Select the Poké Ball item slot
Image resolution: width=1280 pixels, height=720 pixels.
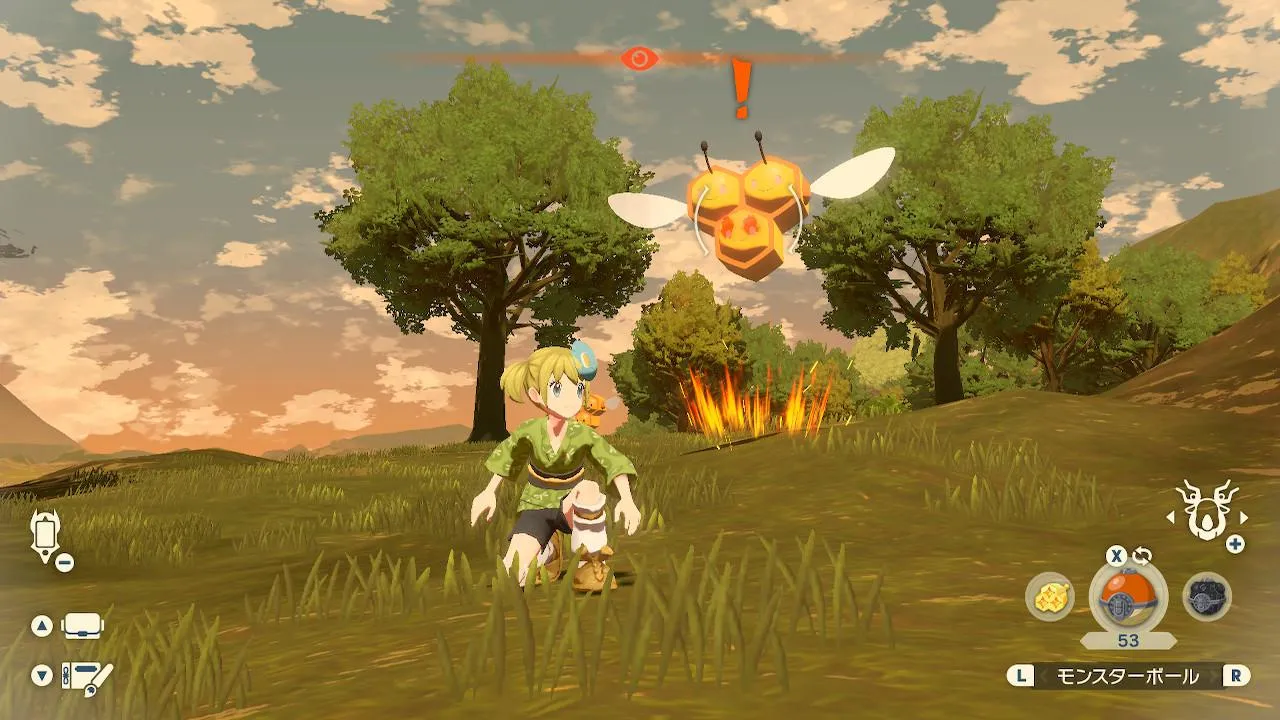pos(1128,598)
